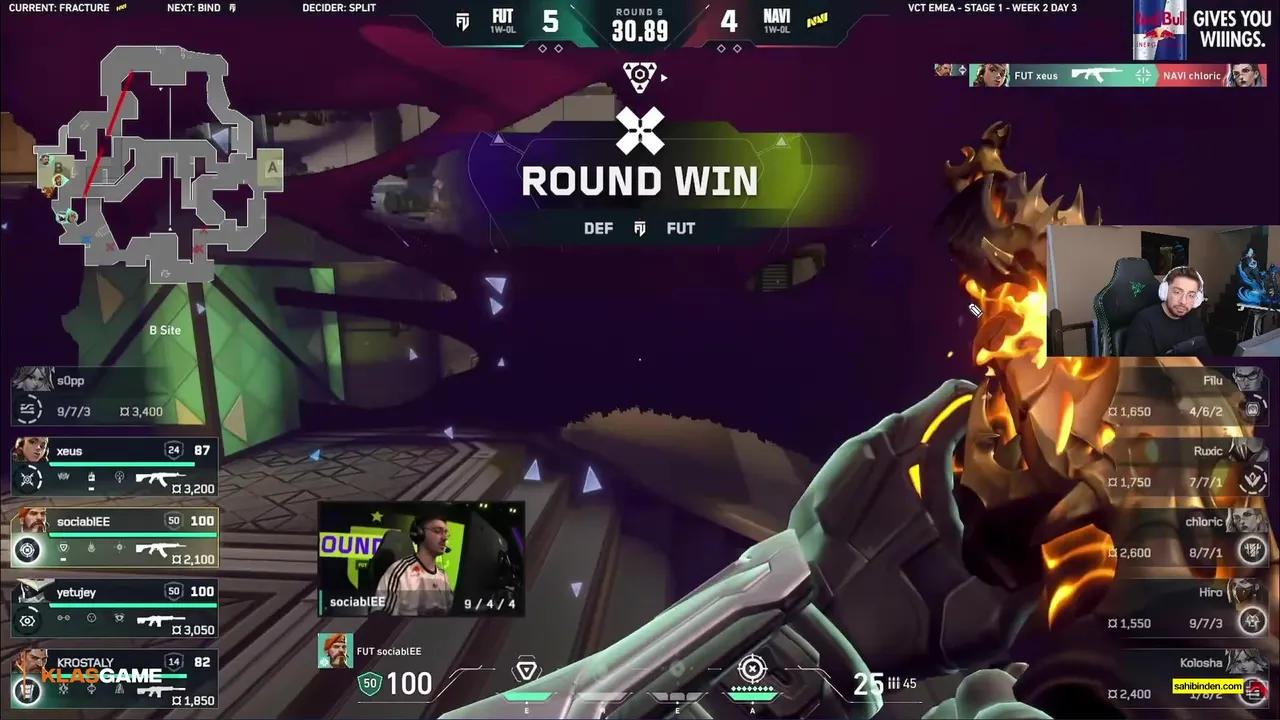Select chloric's player row
This screenshot has height=720, width=1280.
[1187, 537]
